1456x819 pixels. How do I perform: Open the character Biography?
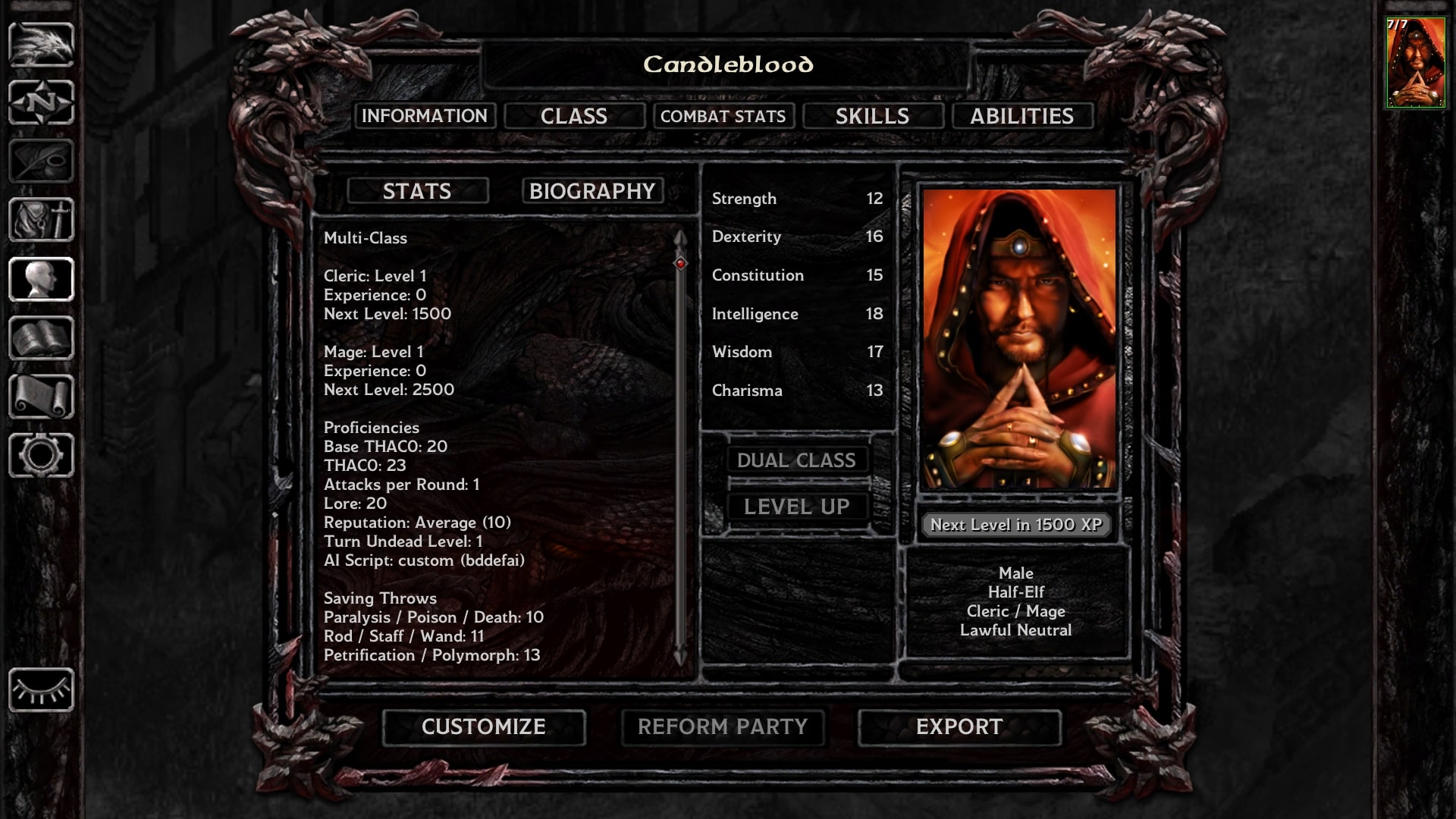click(x=592, y=191)
